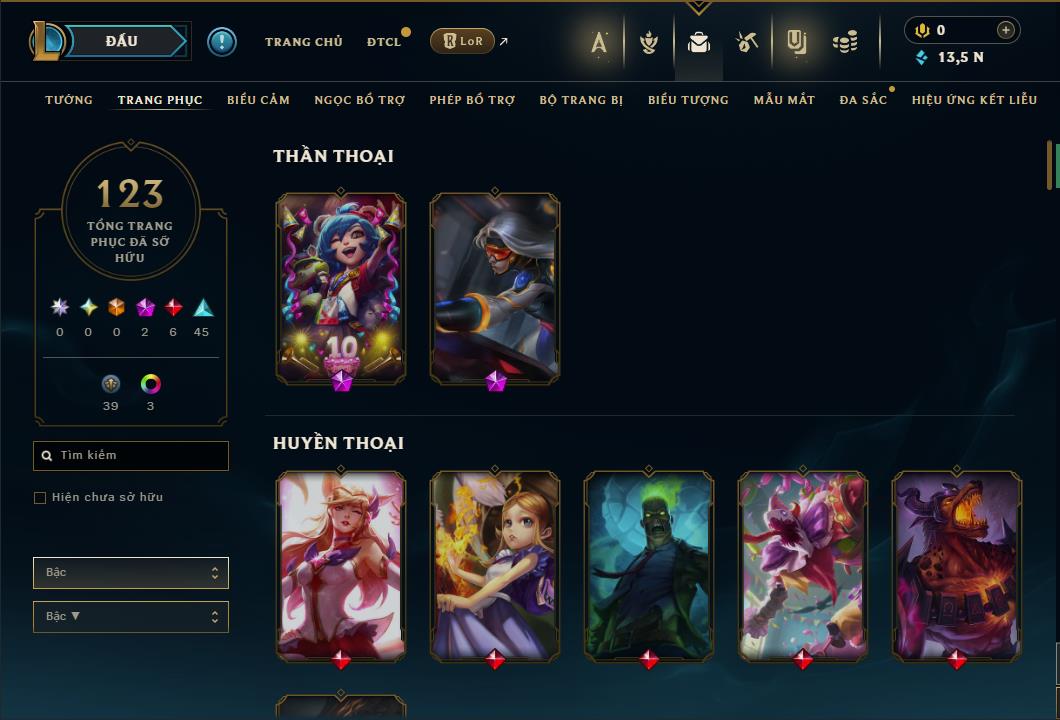This screenshot has width=1060, height=720.
Task: Select the blue-haired mythic skin with number 10
Action: point(341,287)
